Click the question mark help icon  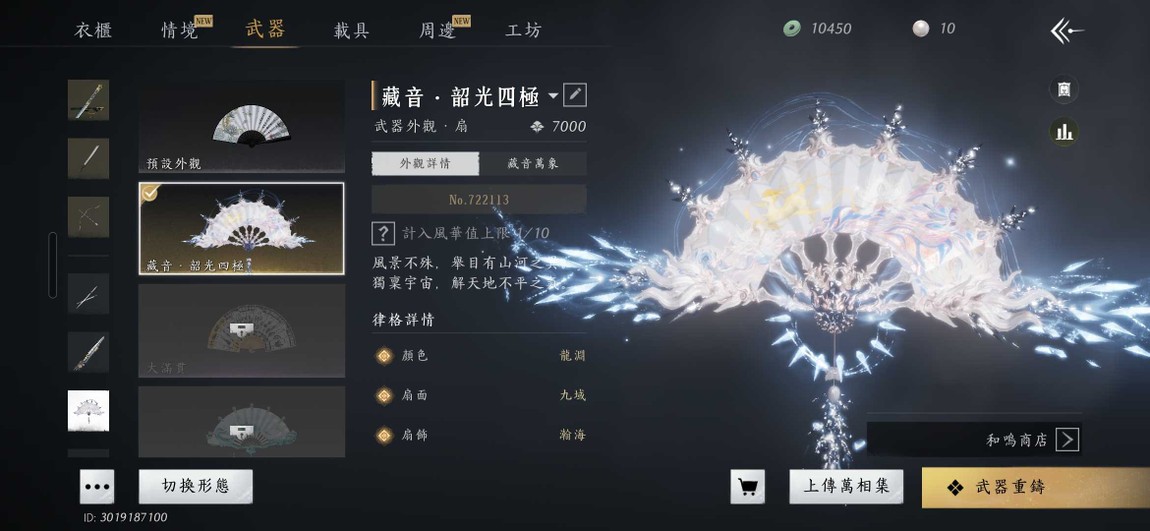[x=382, y=233]
